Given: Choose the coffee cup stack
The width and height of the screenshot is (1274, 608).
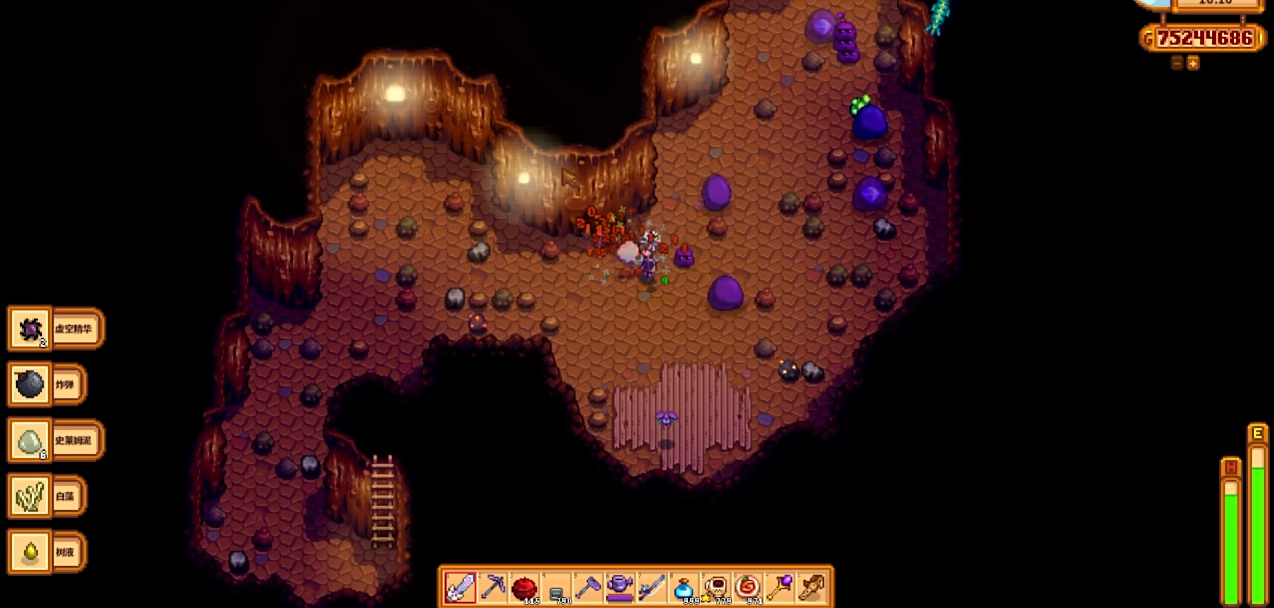Looking at the screenshot, I should 716,587.
